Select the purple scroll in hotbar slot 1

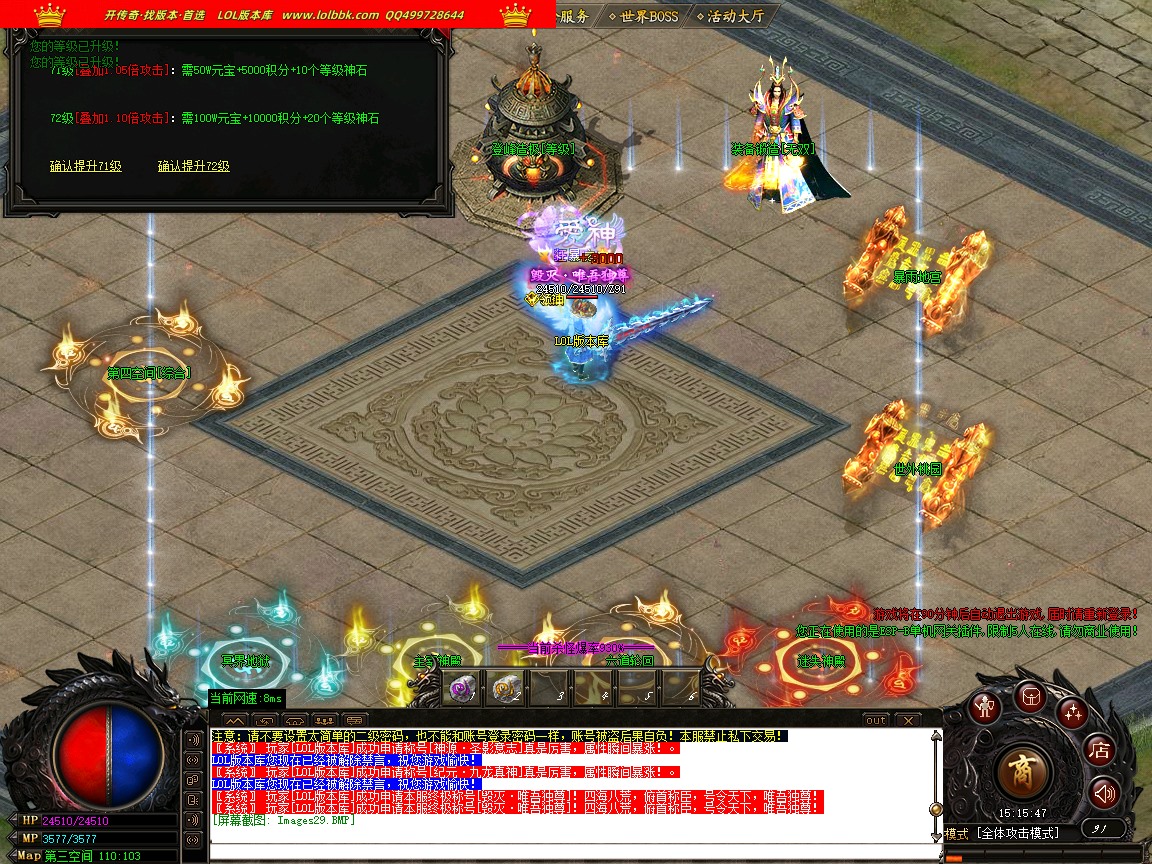coord(462,688)
